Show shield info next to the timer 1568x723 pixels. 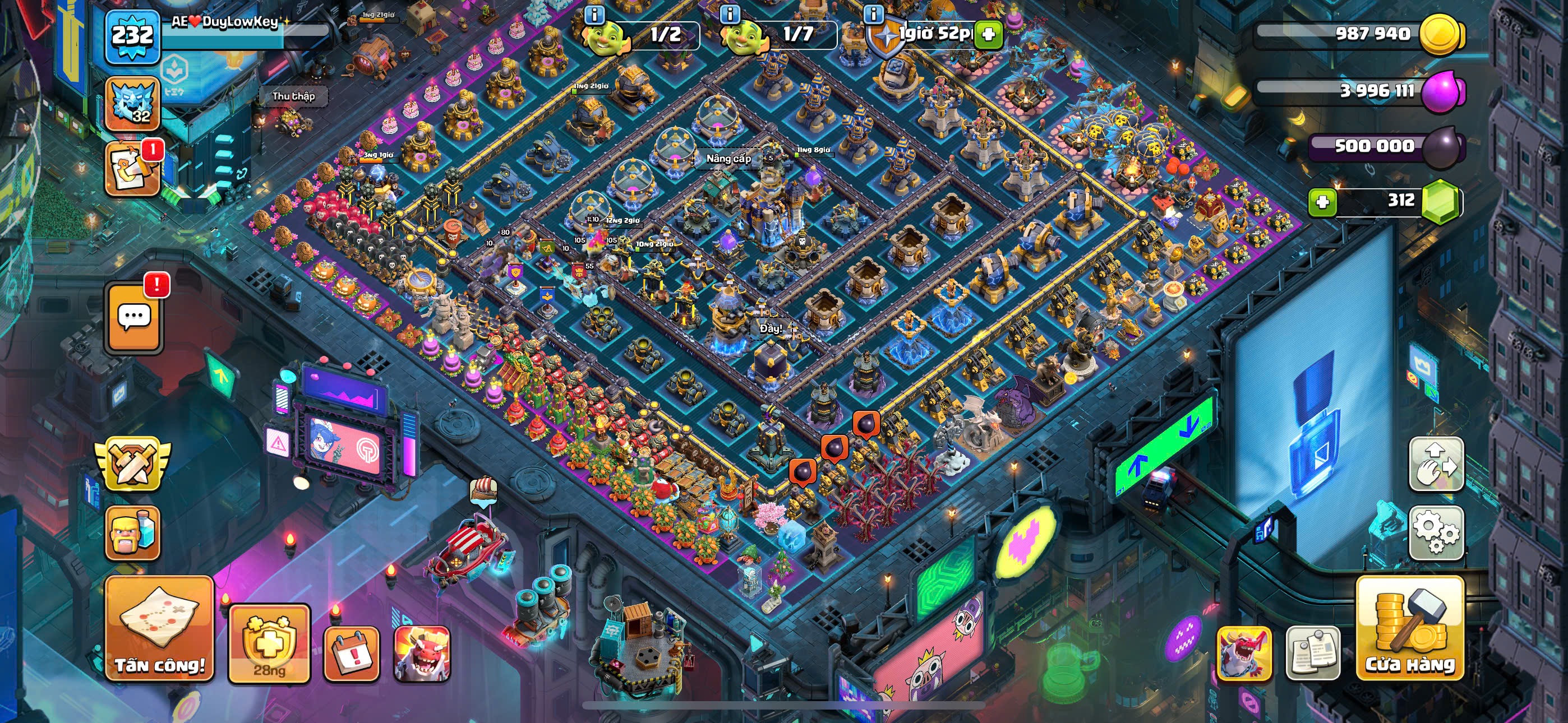874,13
